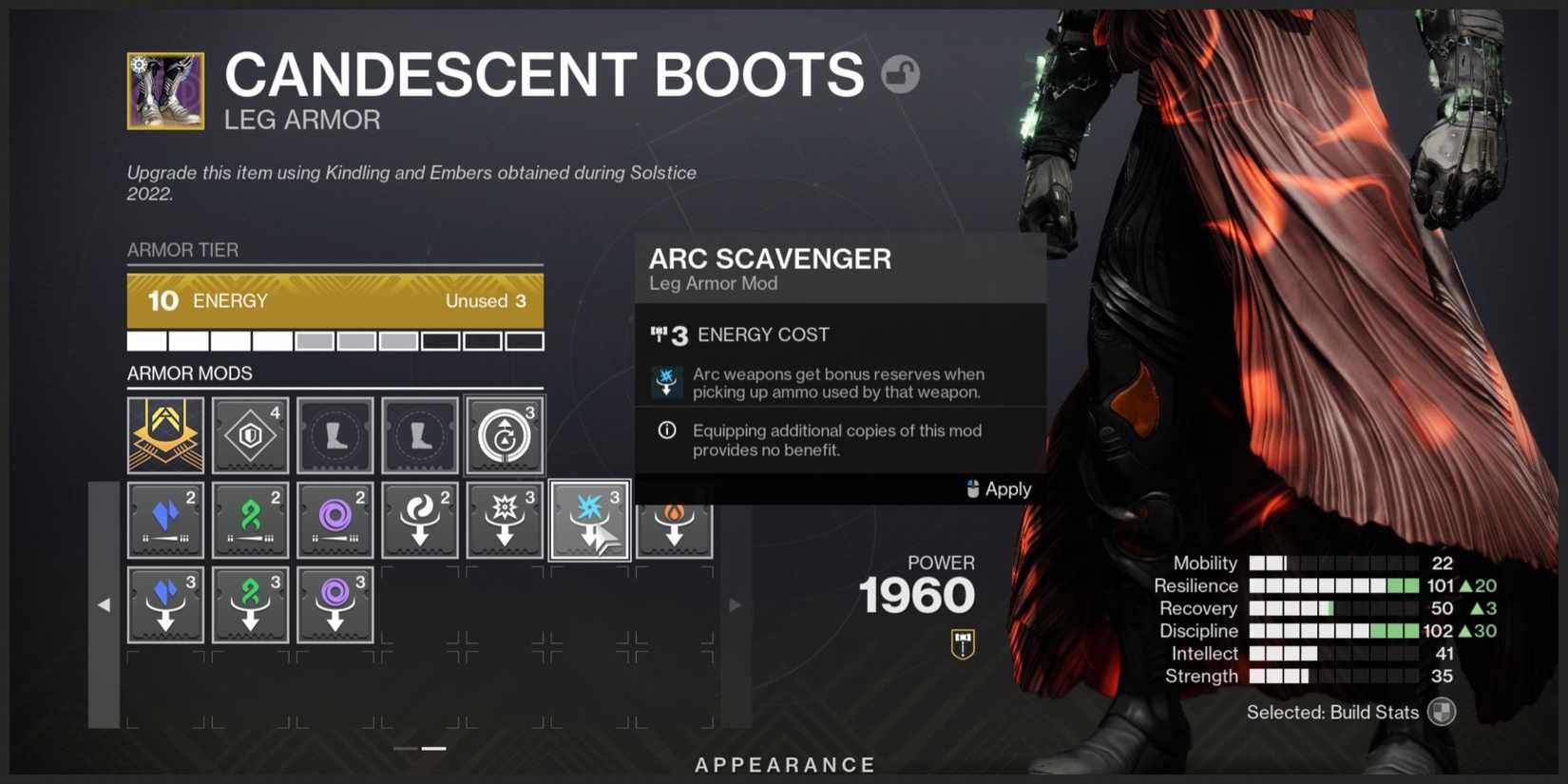Click the power sigil icon below 1960
The height and width of the screenshot is (784, 1568).
962,642
